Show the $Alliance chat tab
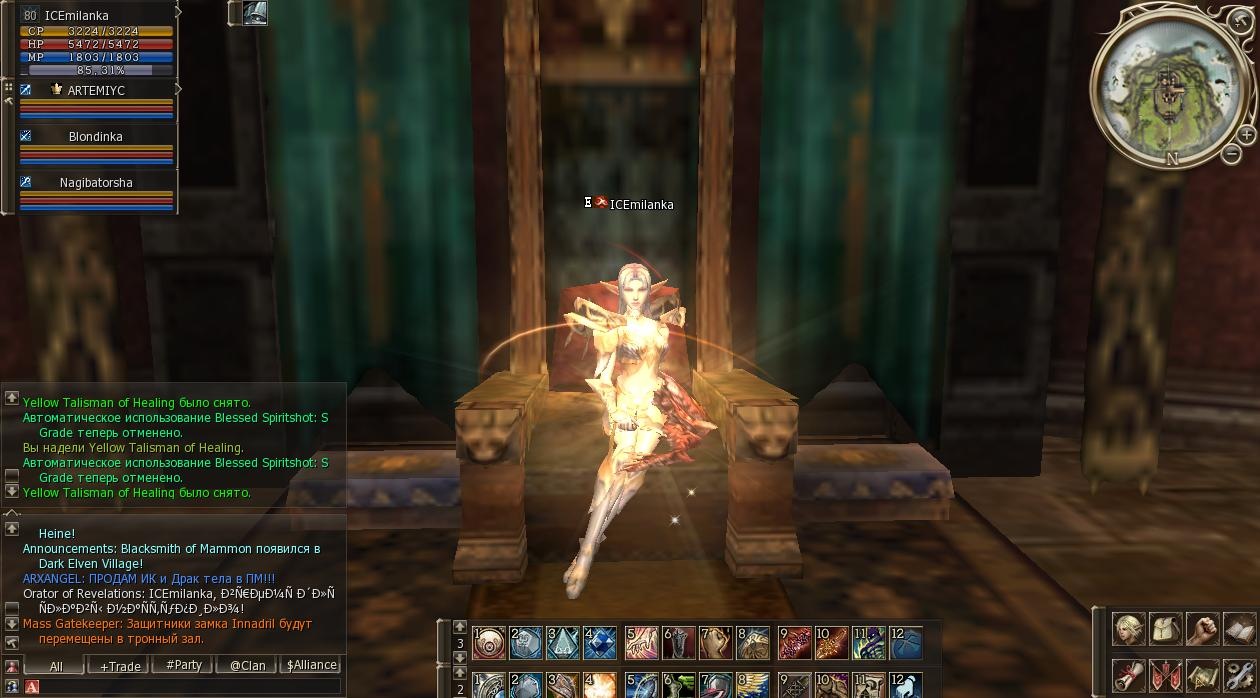The image size is (1260, 698). pyautogui.click(x=311, y=665)
